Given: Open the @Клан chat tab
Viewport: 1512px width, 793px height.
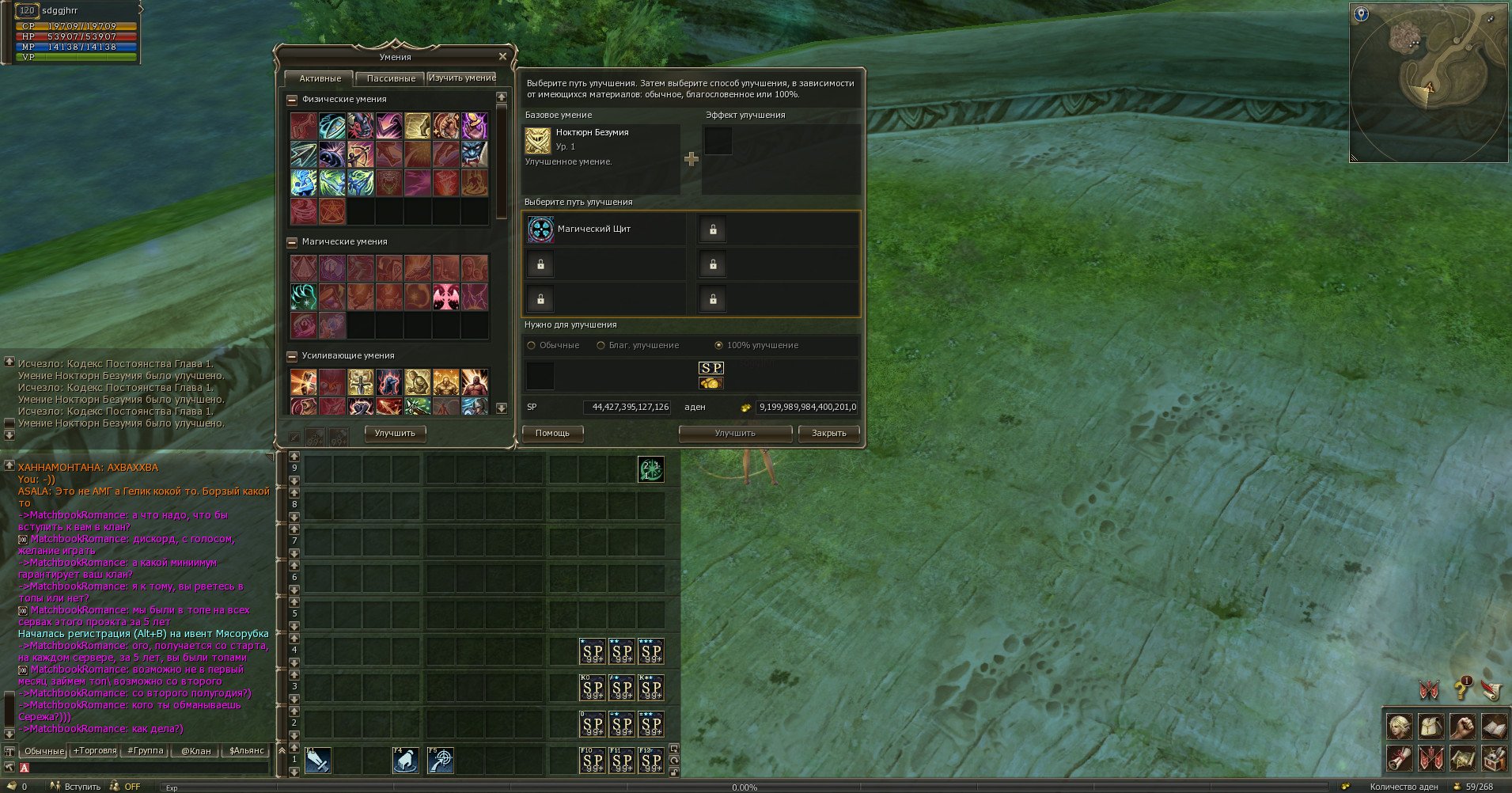Looking at the screenshot, I should [195, 751].
